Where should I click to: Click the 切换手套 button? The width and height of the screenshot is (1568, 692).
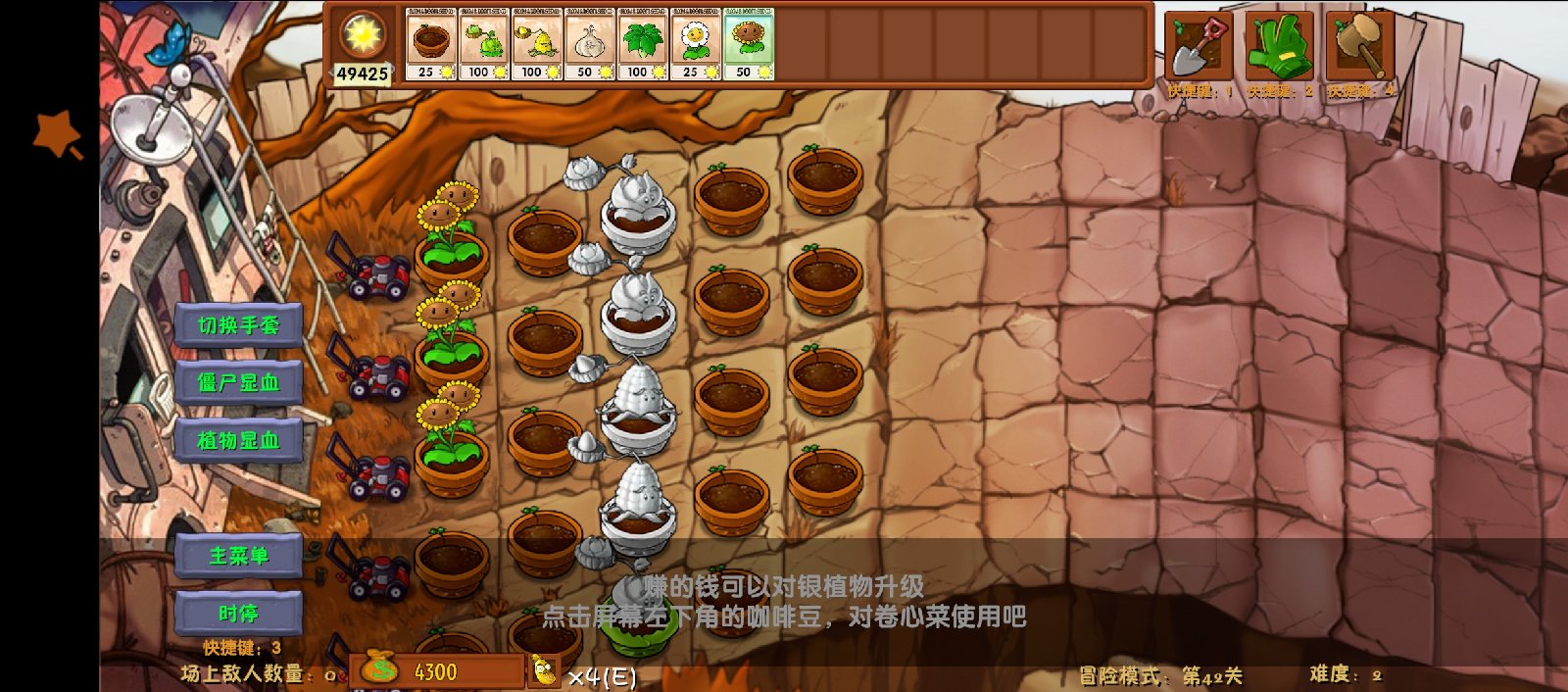click(238, 325)
